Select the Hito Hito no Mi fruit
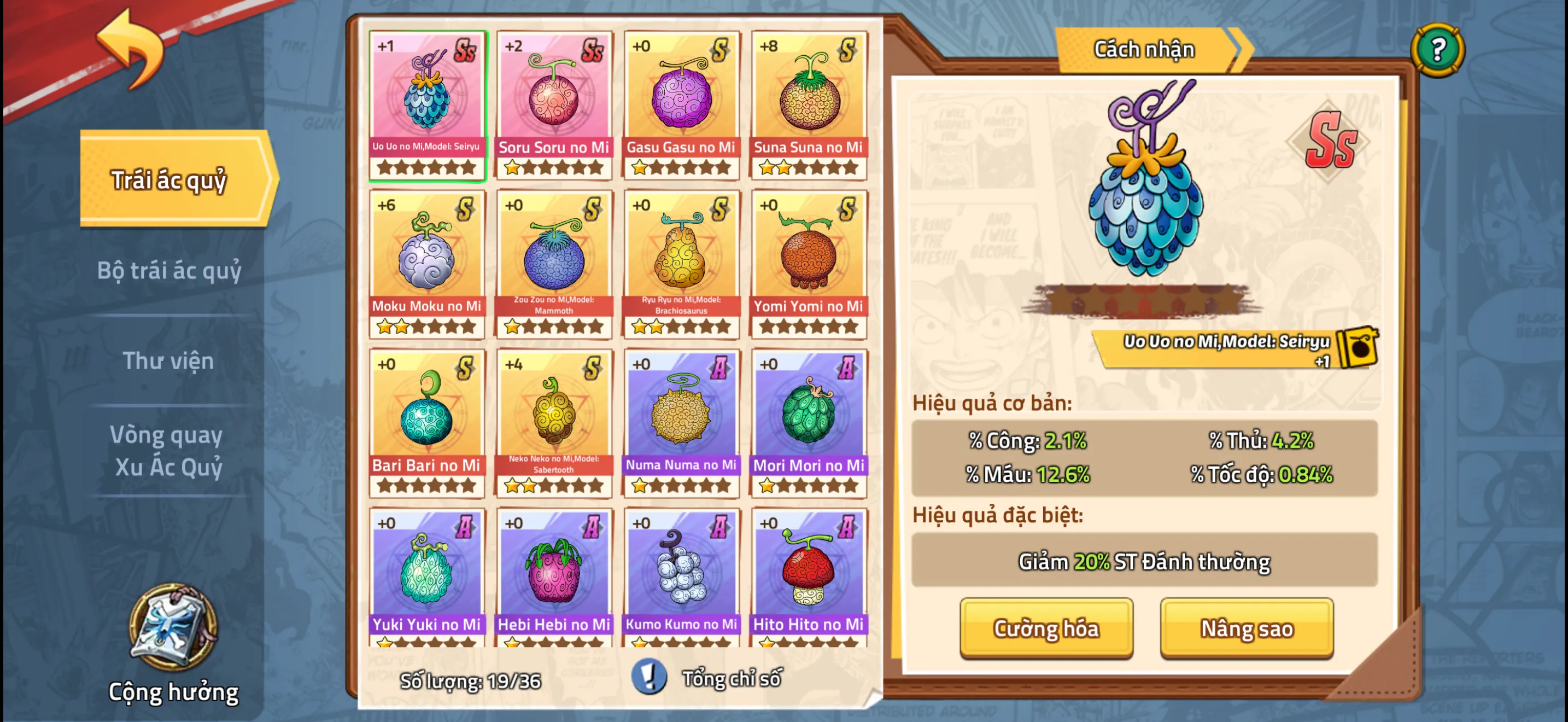 pos(809,577)
